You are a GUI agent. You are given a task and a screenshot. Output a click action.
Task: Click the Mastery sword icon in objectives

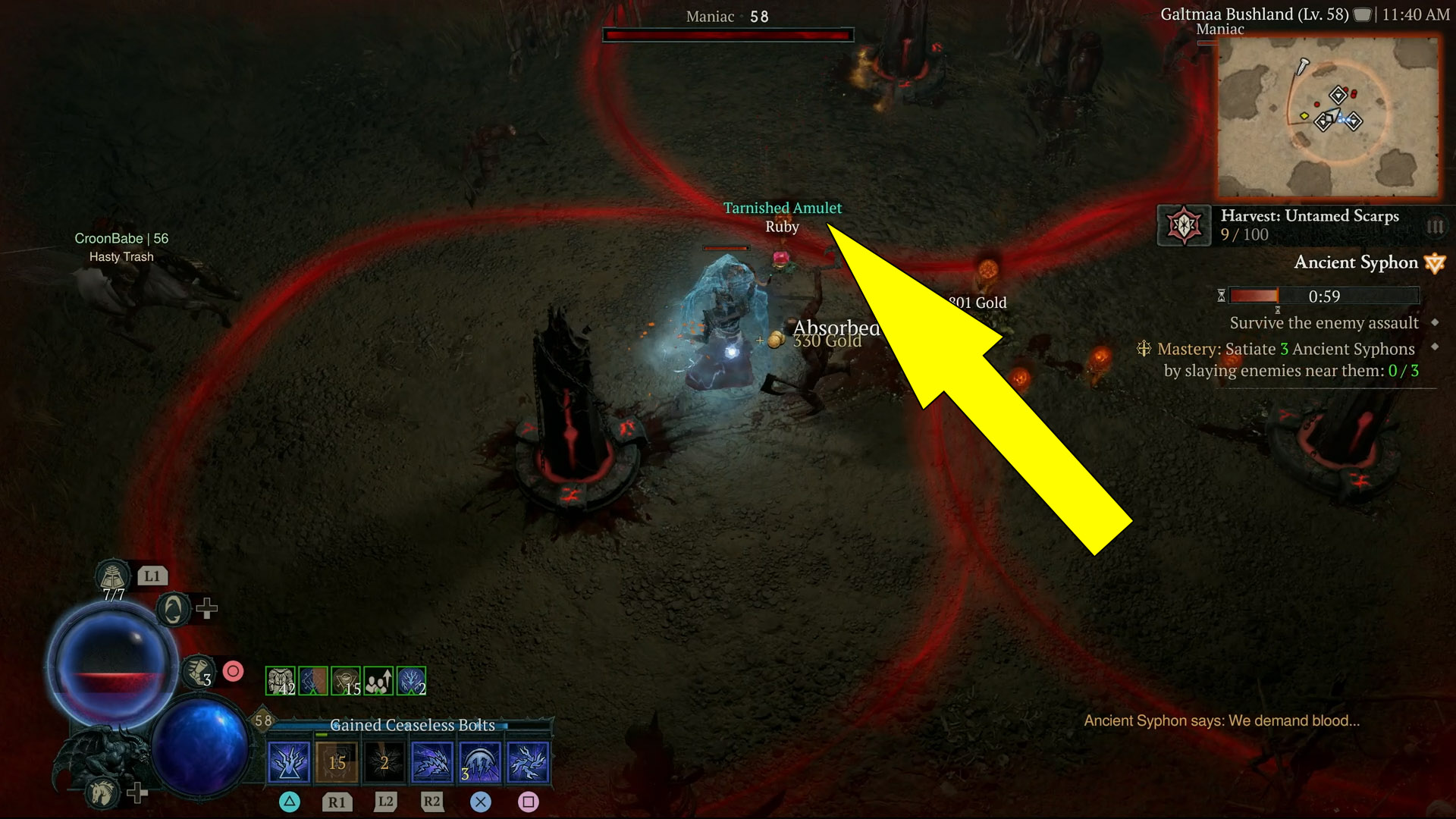(x=1144, y=350)
